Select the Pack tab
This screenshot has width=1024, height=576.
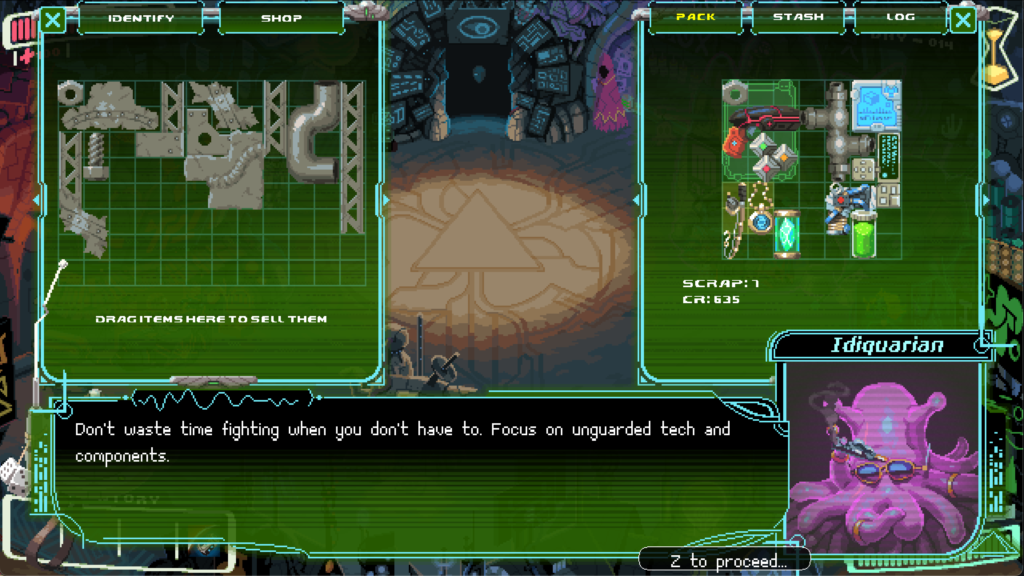point(696,17)
